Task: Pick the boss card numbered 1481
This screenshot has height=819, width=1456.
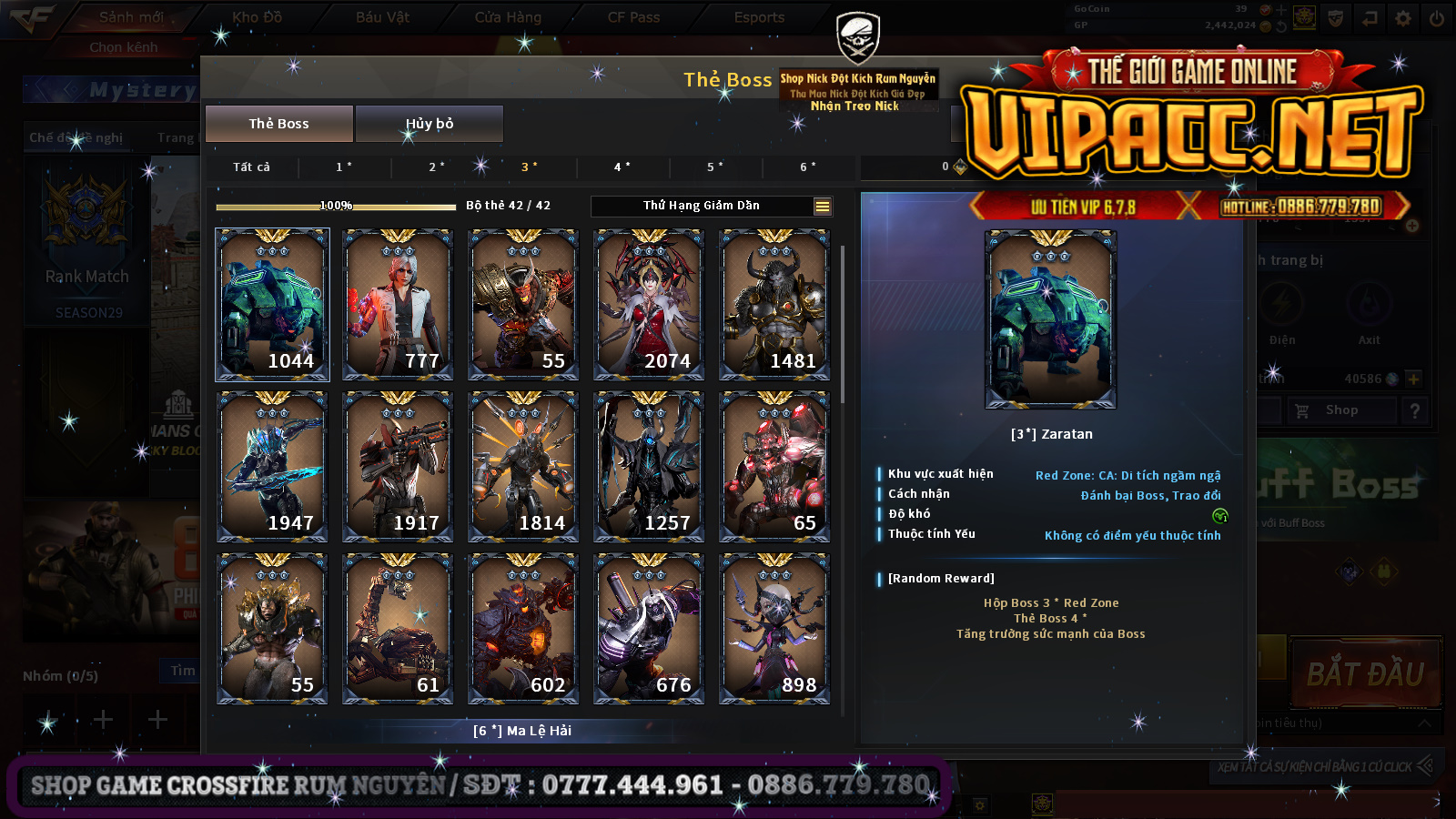Action: 774,304
